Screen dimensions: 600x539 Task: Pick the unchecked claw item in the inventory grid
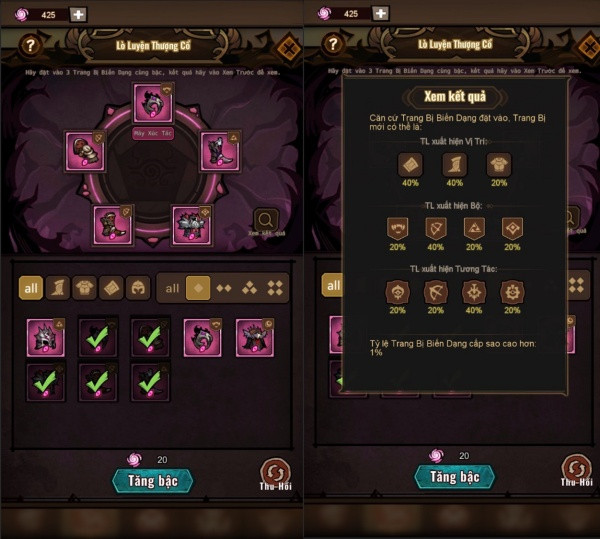[201, 338]
